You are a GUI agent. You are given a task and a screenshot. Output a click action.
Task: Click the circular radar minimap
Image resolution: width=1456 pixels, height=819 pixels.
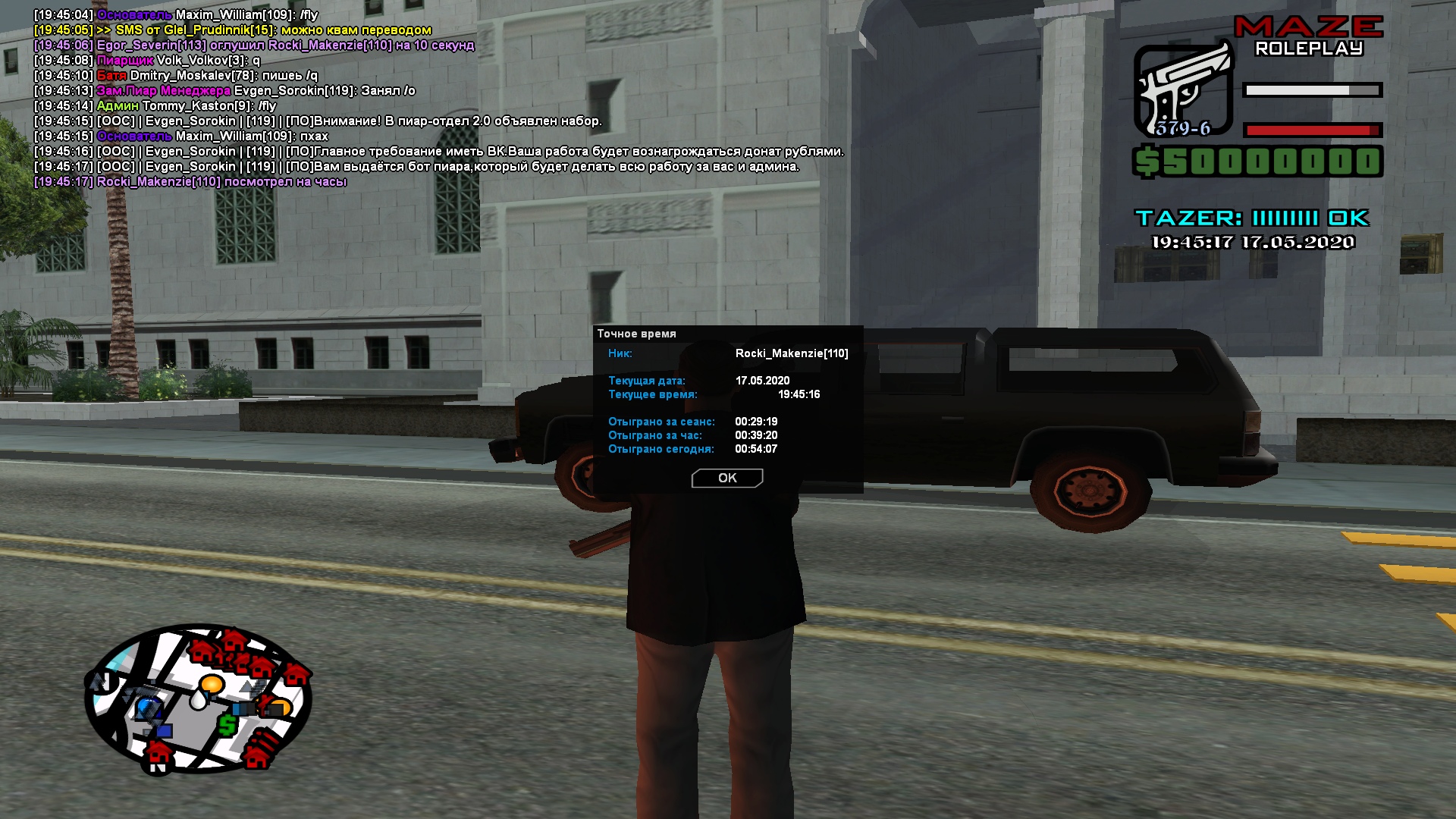tap(198, 698)
